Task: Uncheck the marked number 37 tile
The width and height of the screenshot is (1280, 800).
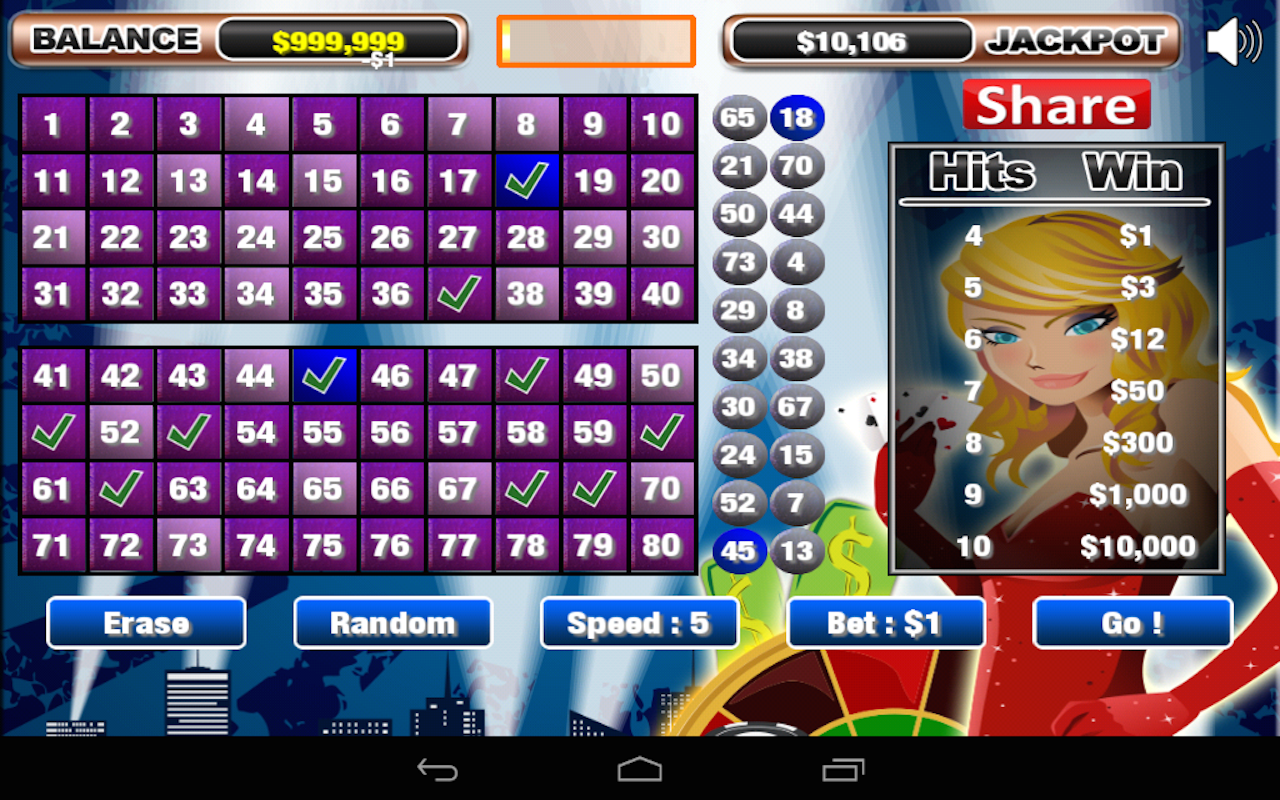Action: click(x=459, y=293)
